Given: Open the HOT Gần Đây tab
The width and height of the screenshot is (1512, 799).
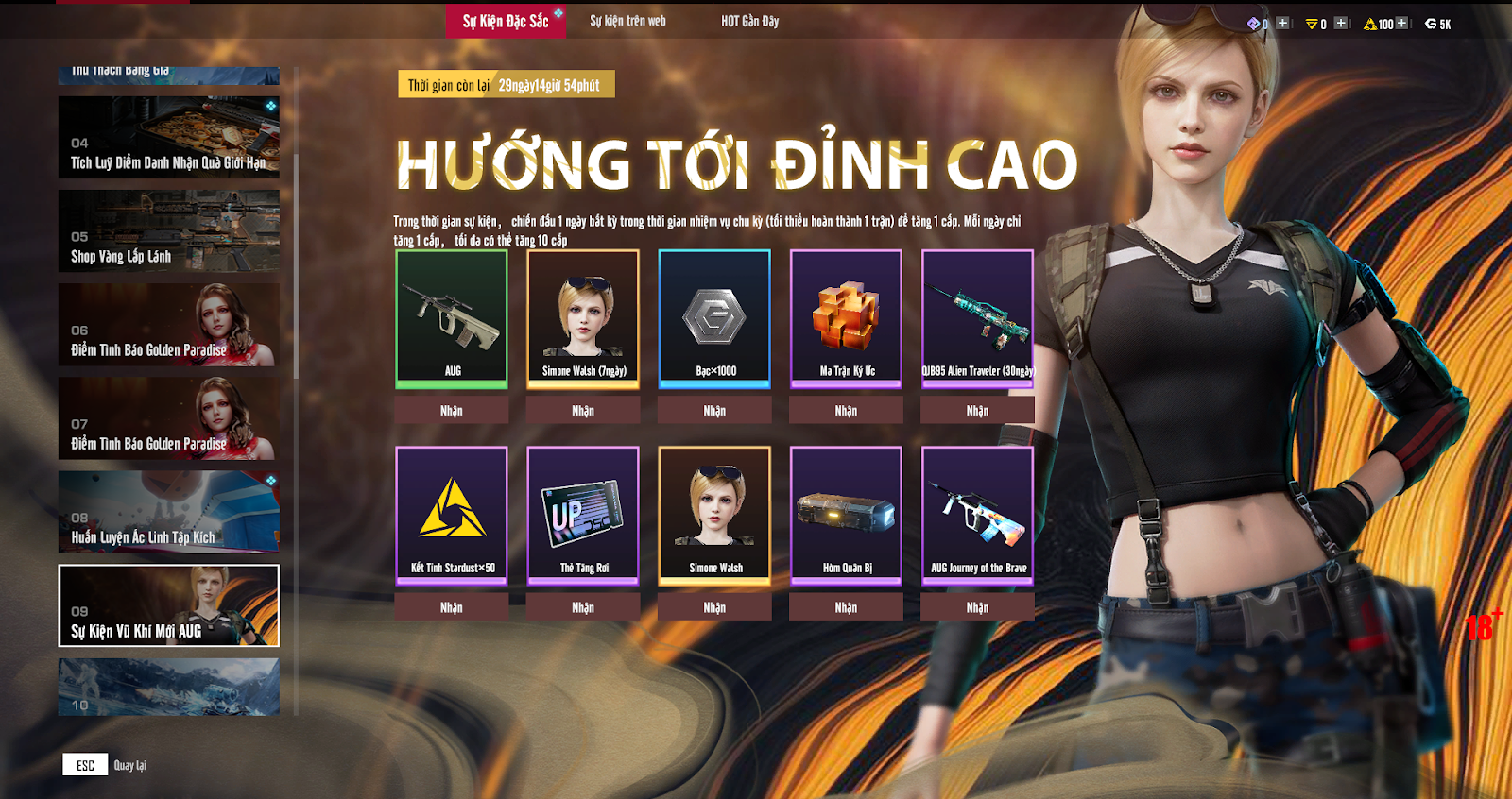Looking at the screenshot, I should [749, 21].
